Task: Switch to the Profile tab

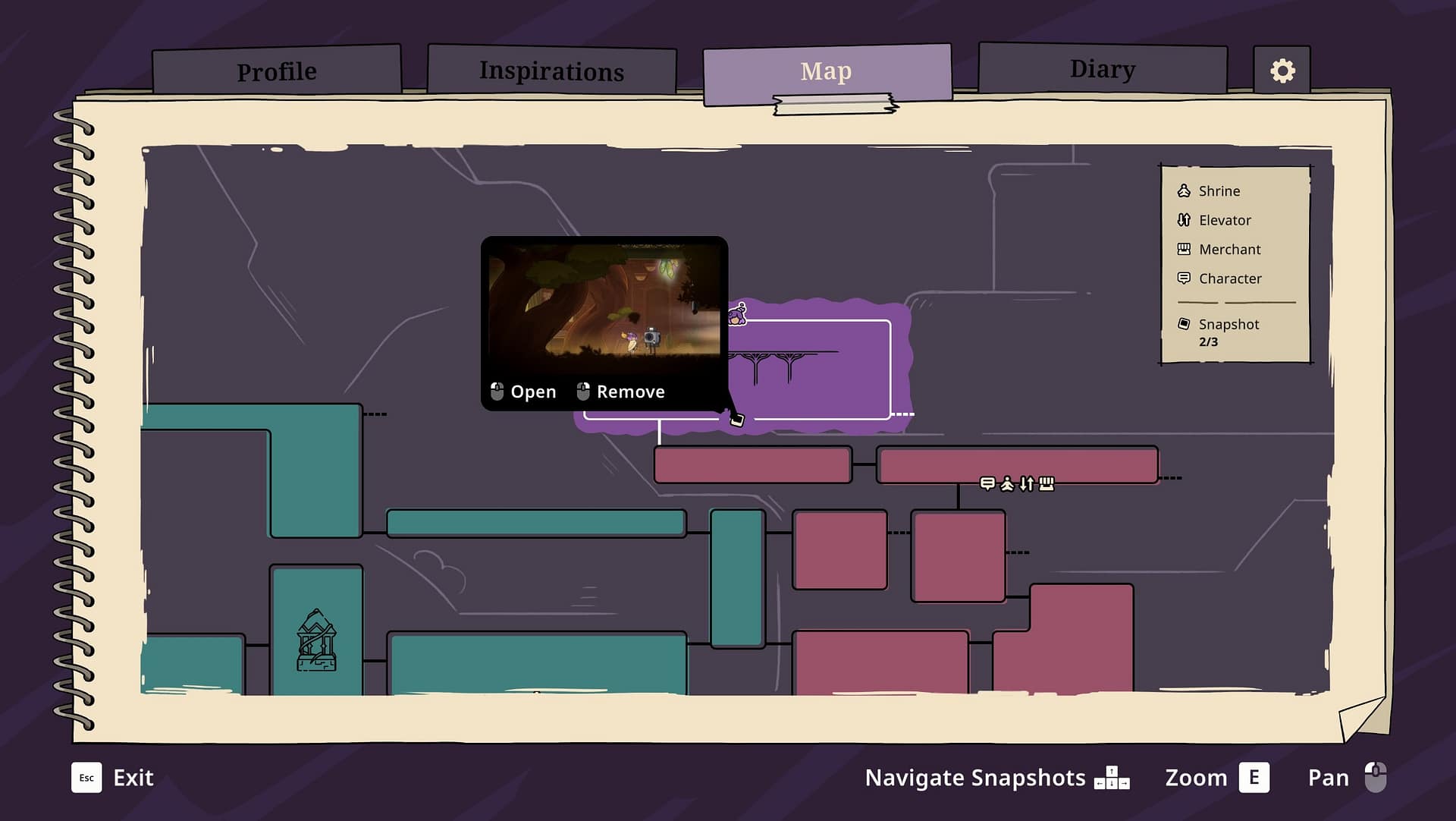Action: tap(277, 71)
